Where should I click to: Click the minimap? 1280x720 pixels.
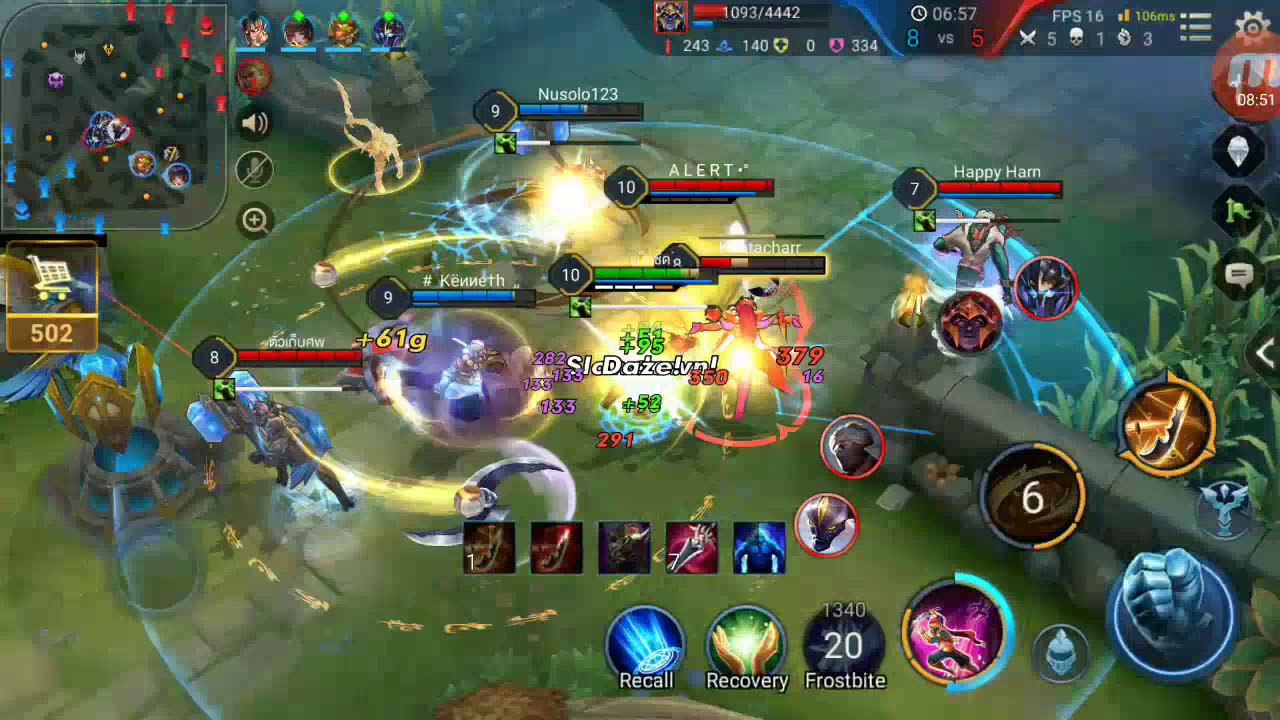pyautogui.click(x=112, y=115)
